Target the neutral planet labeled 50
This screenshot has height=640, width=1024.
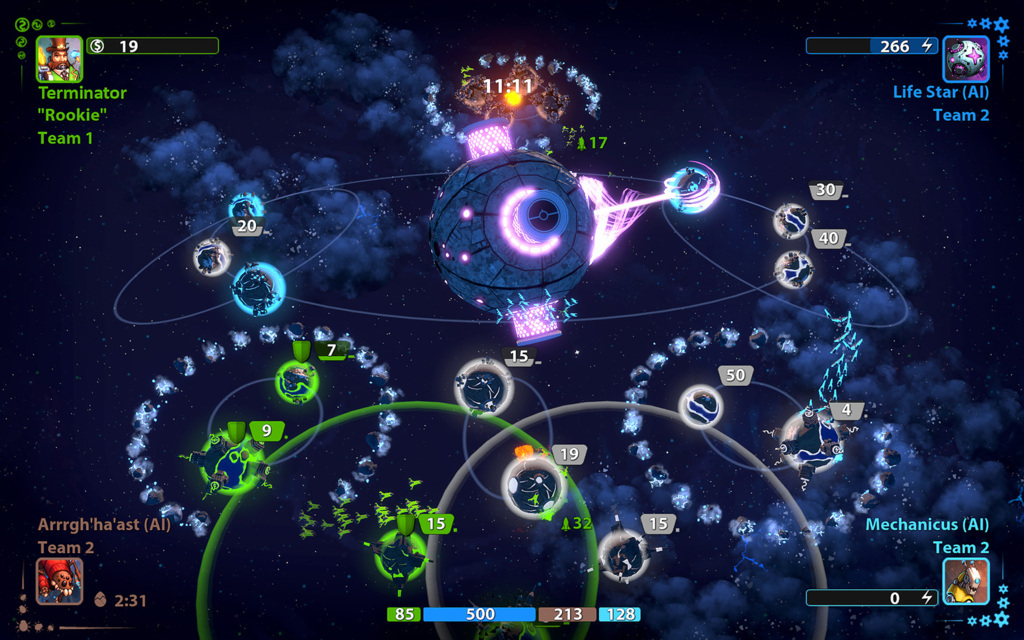(700, 405)
